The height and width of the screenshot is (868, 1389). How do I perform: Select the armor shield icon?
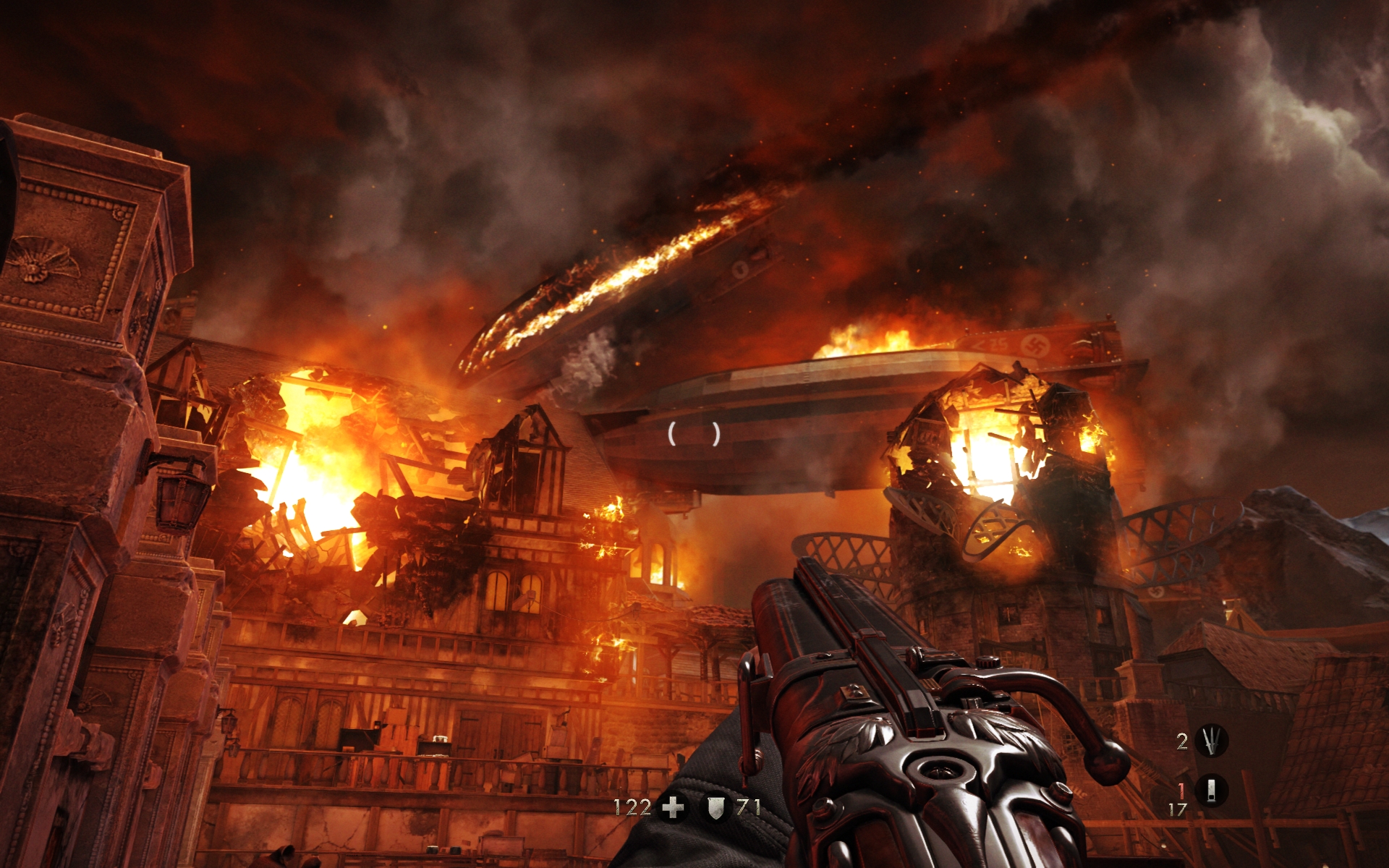point(716,808)
